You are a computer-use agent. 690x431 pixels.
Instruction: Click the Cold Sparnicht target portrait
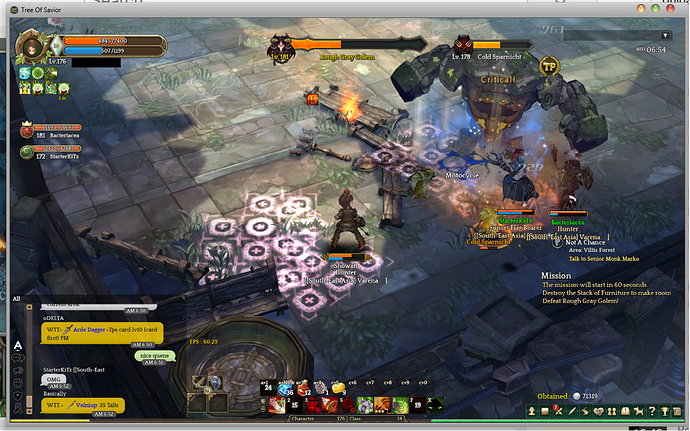[x=463, y=44]
